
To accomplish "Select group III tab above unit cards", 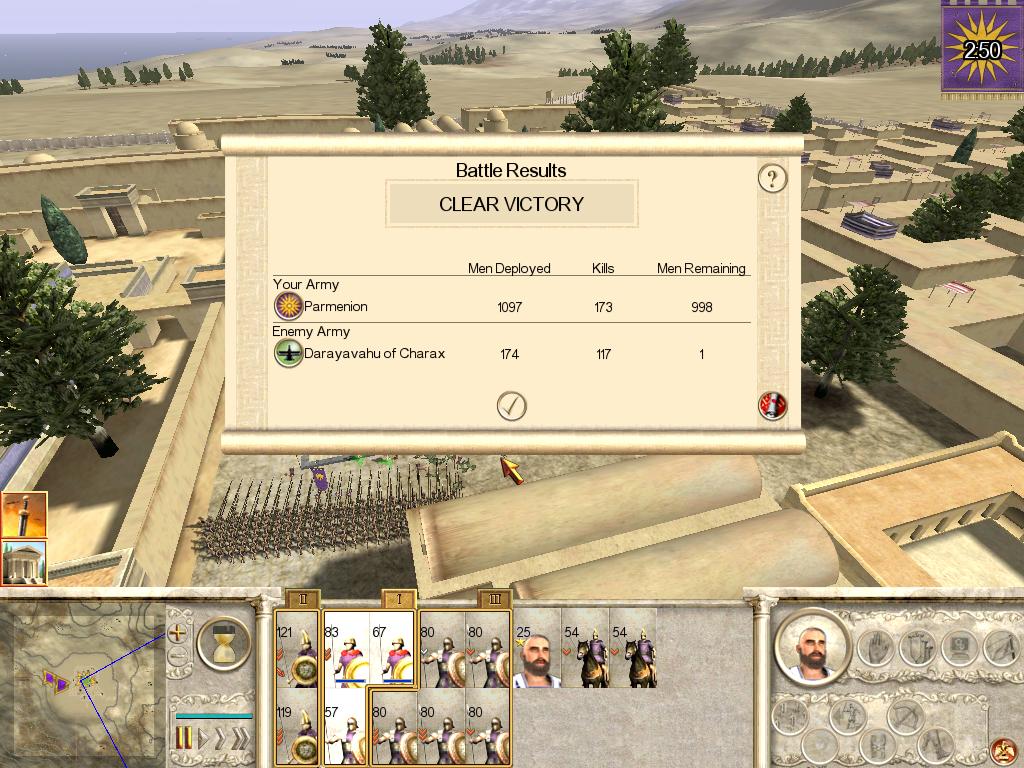I will (495, 598).
